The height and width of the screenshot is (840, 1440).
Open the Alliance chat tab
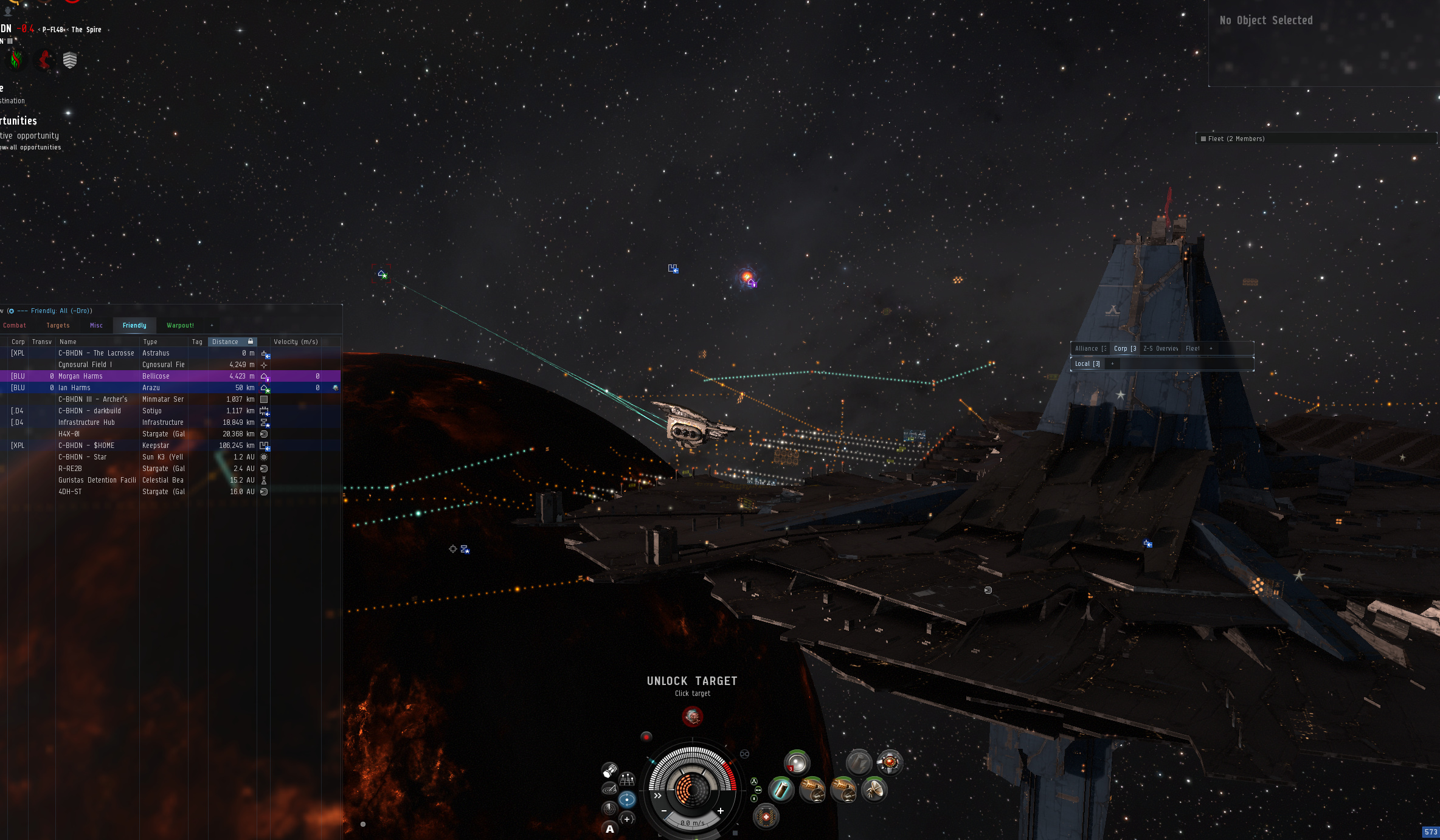click(x=1090, y=349)
